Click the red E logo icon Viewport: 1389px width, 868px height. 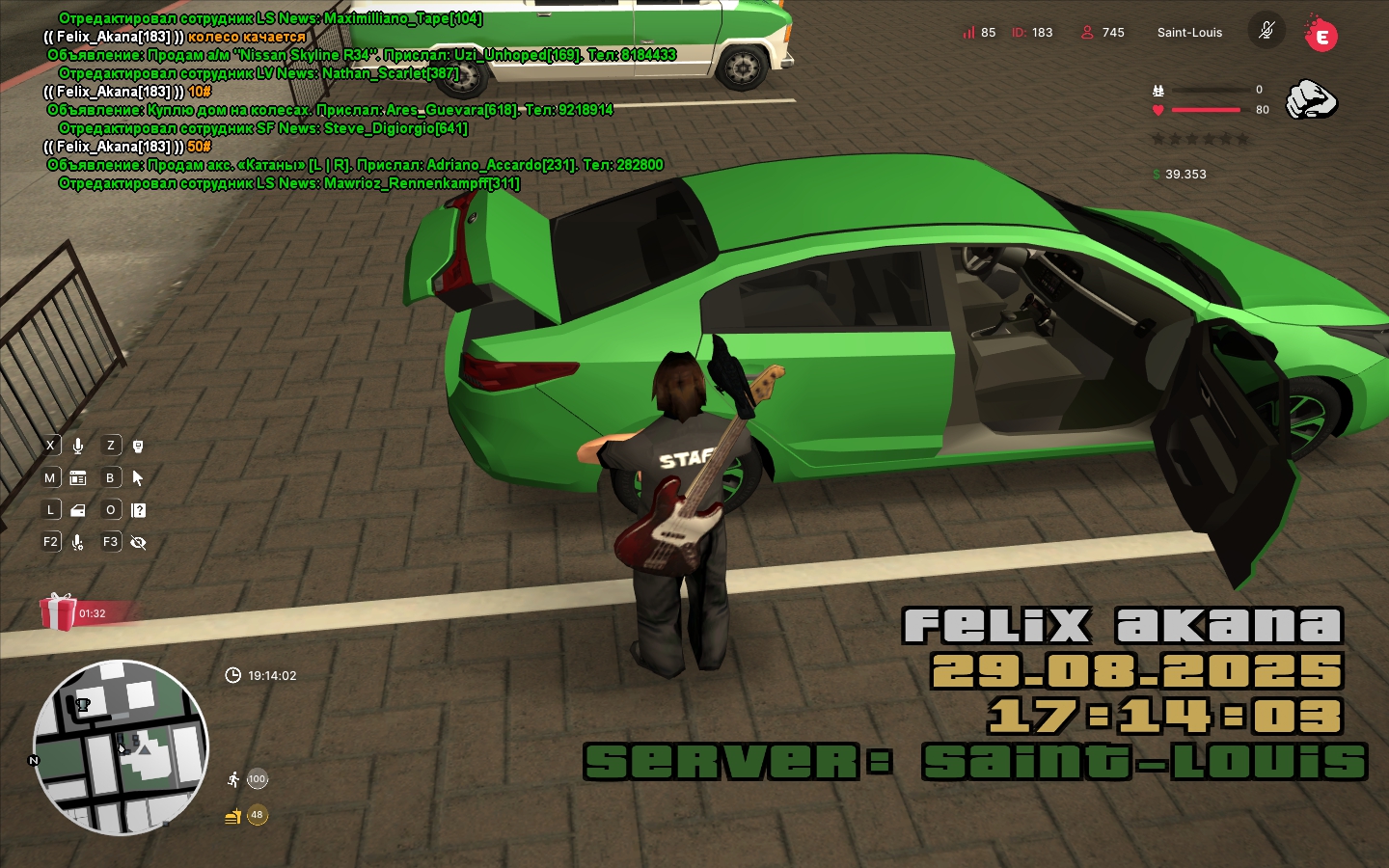pyautogui.click(x=1321, y=35)
